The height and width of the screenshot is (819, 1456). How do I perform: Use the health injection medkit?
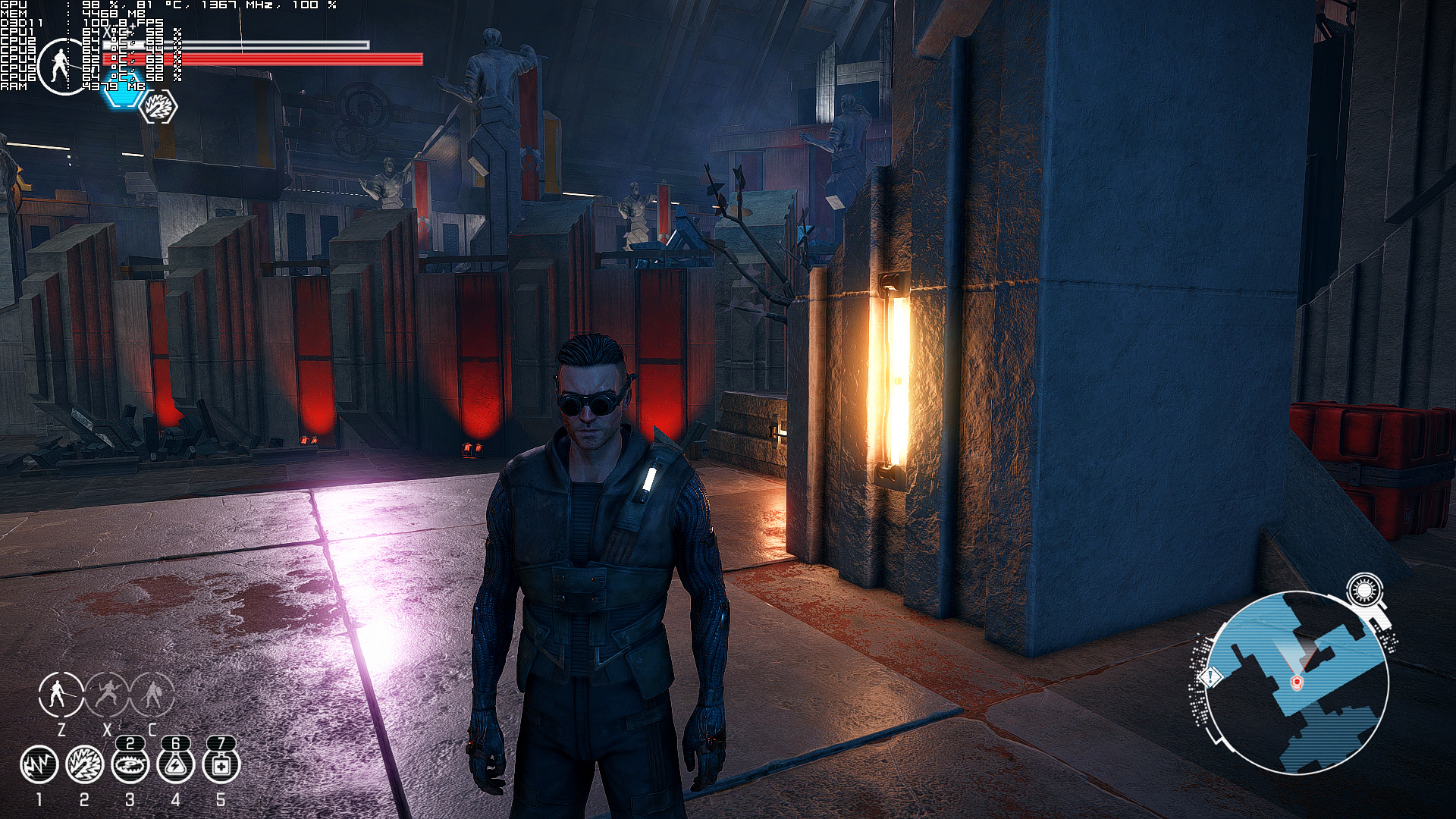[x=221, y=765]
